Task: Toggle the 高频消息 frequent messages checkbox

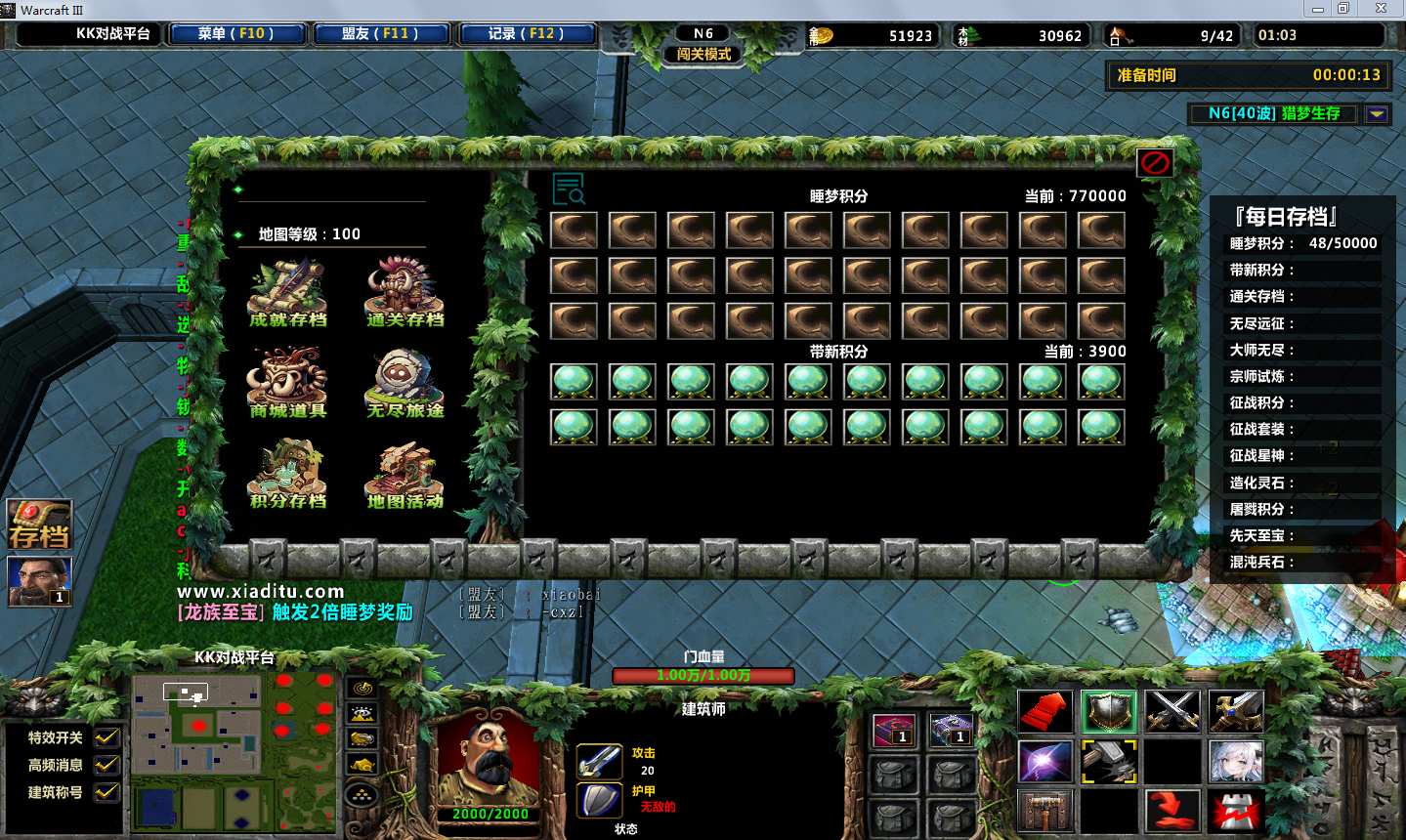Action: click(x=107, y=765)
